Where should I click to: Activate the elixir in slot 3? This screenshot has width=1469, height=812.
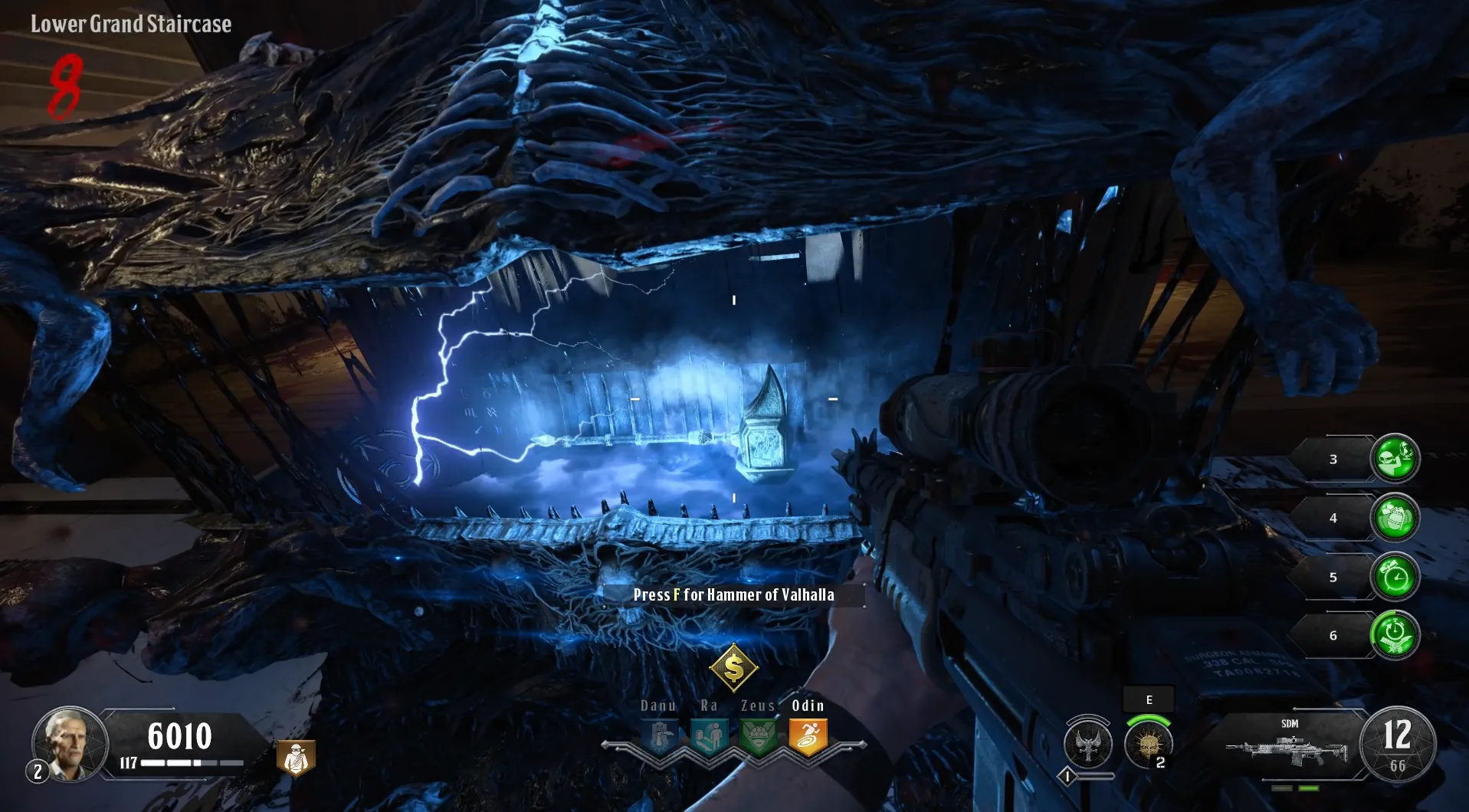1395,458
